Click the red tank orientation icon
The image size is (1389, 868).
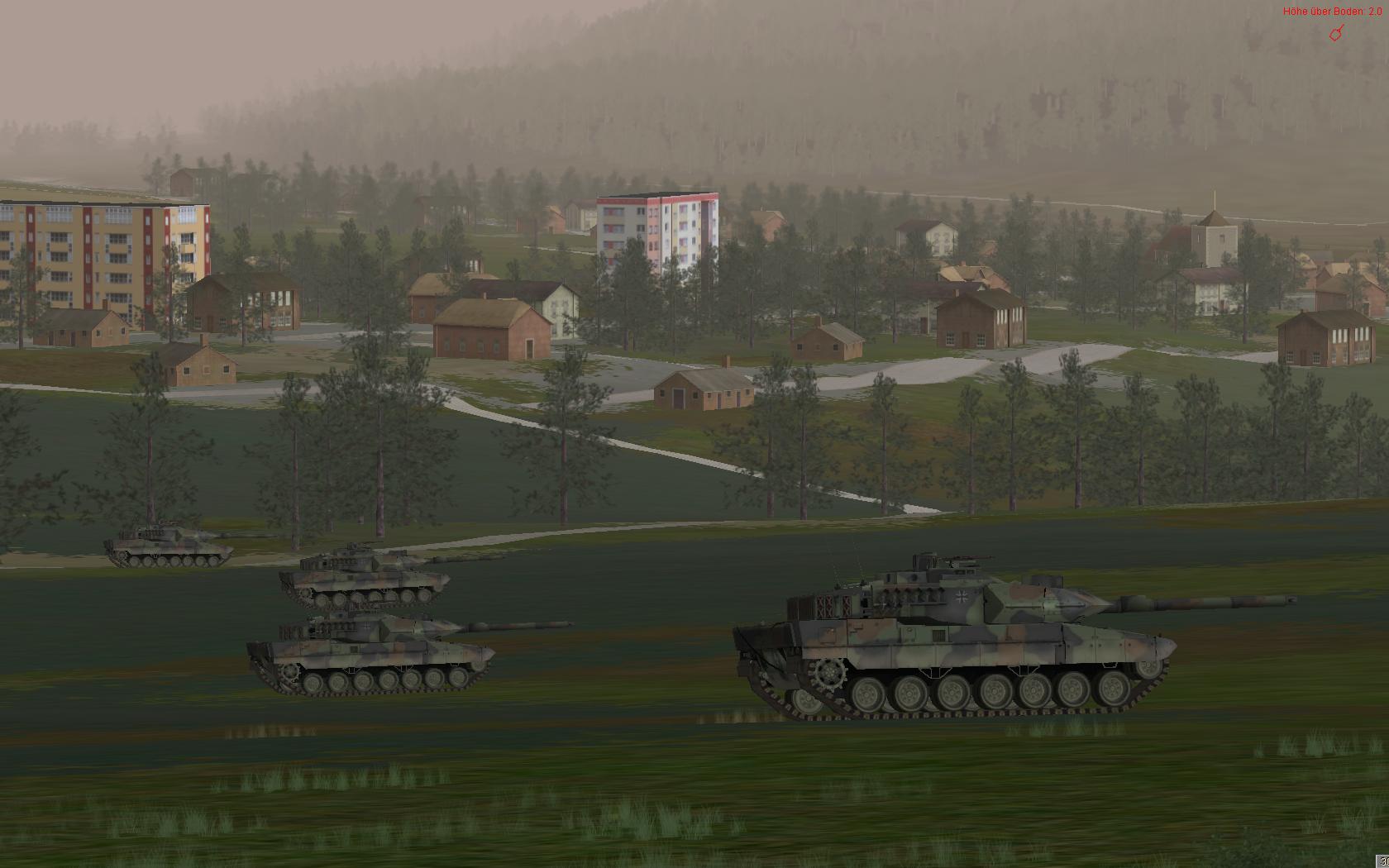[x=1335, y=33]
